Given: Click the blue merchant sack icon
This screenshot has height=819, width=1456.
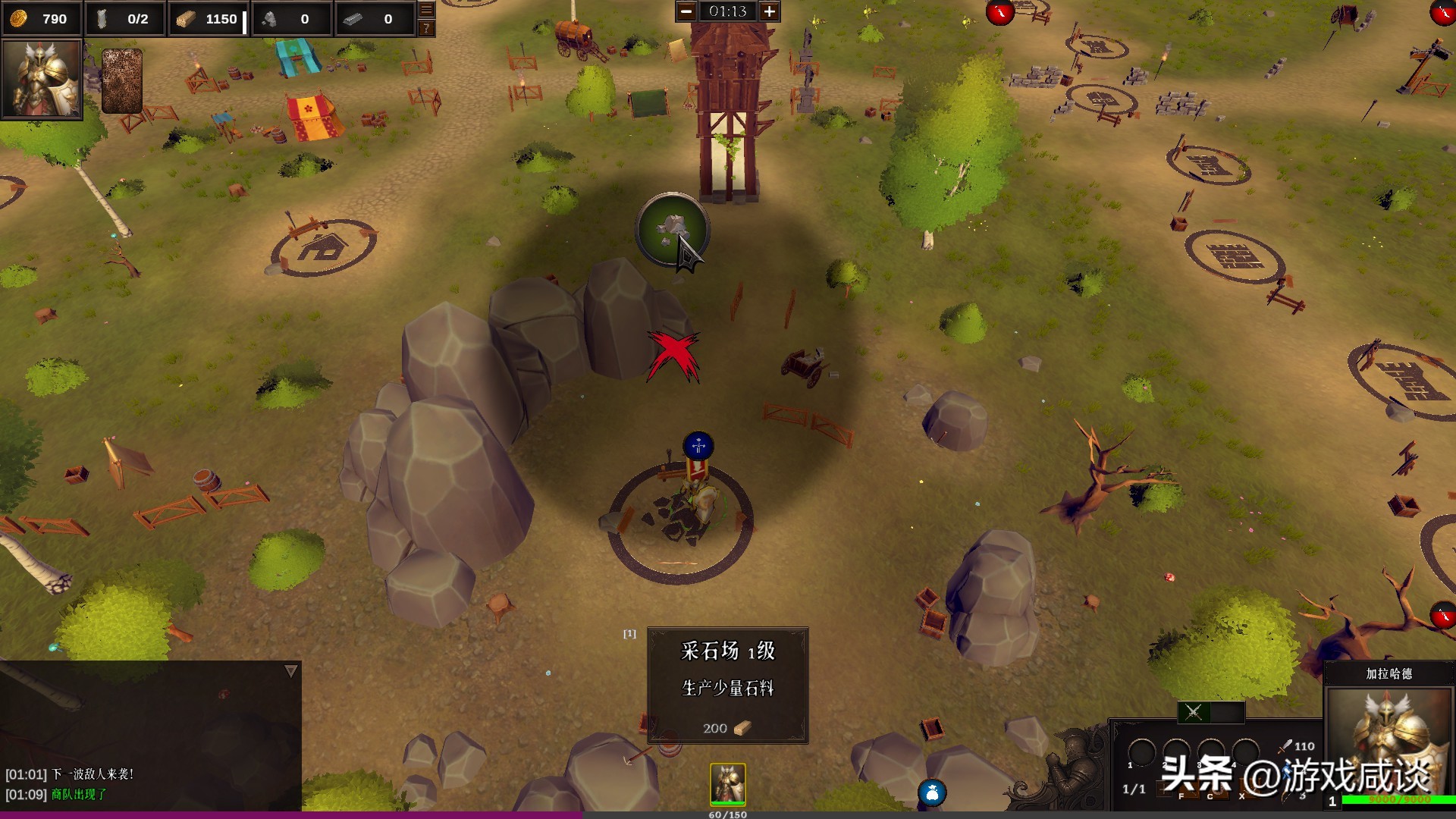Looking at the screenshot, I should coord(932,793).
